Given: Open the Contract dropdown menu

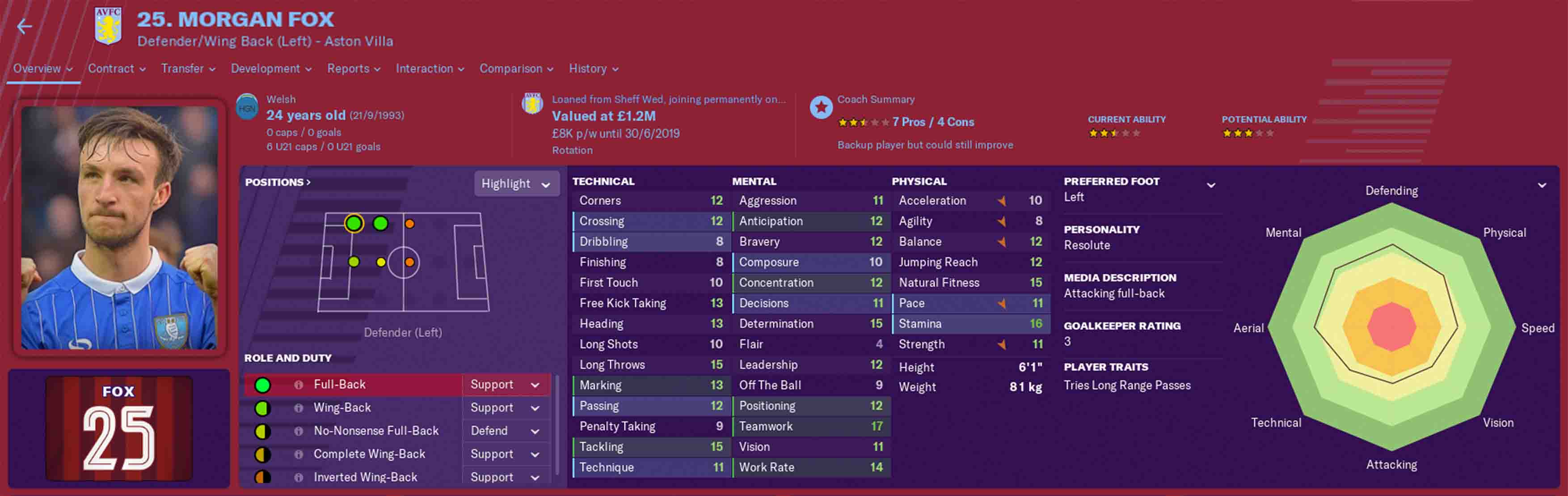Looking at the screenshot, I should click(116, 69).
